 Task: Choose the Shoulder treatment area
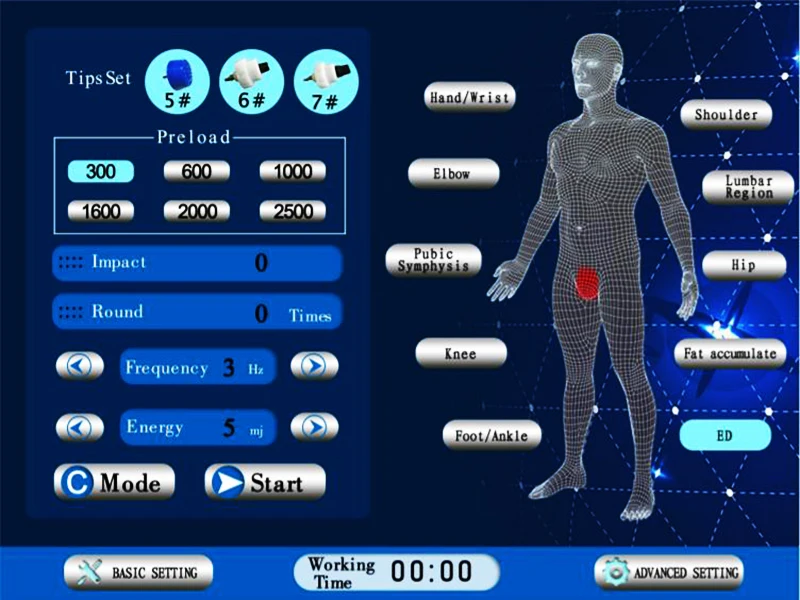[726, 114]
